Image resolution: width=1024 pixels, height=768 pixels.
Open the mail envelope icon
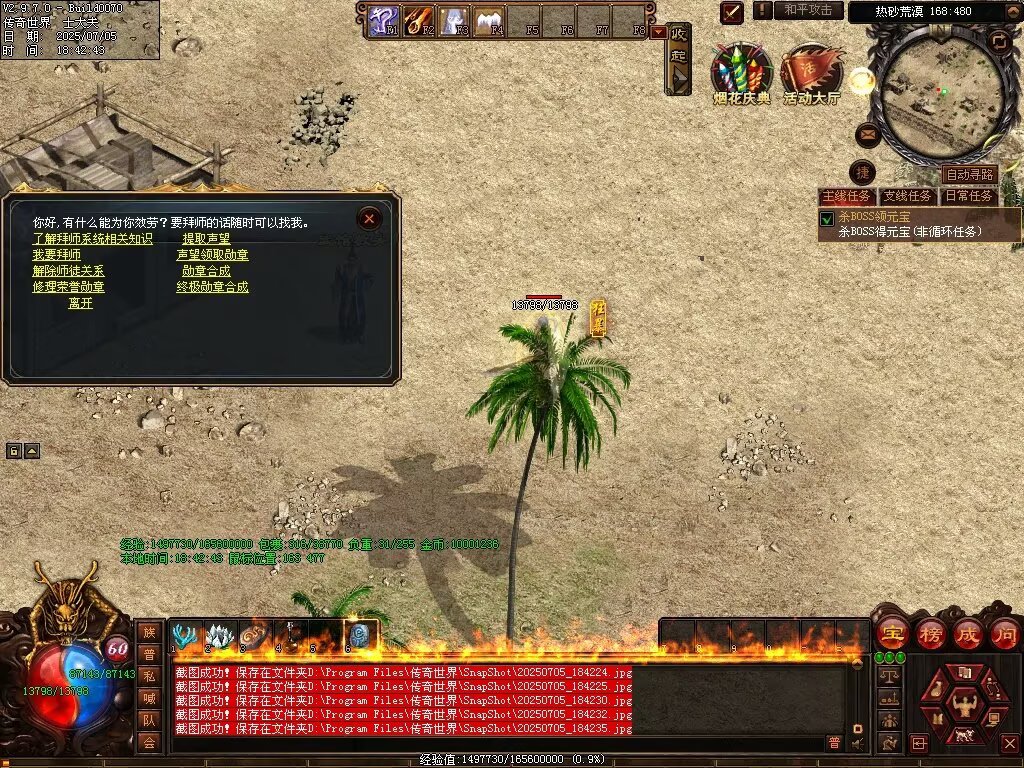coord(868,134)
